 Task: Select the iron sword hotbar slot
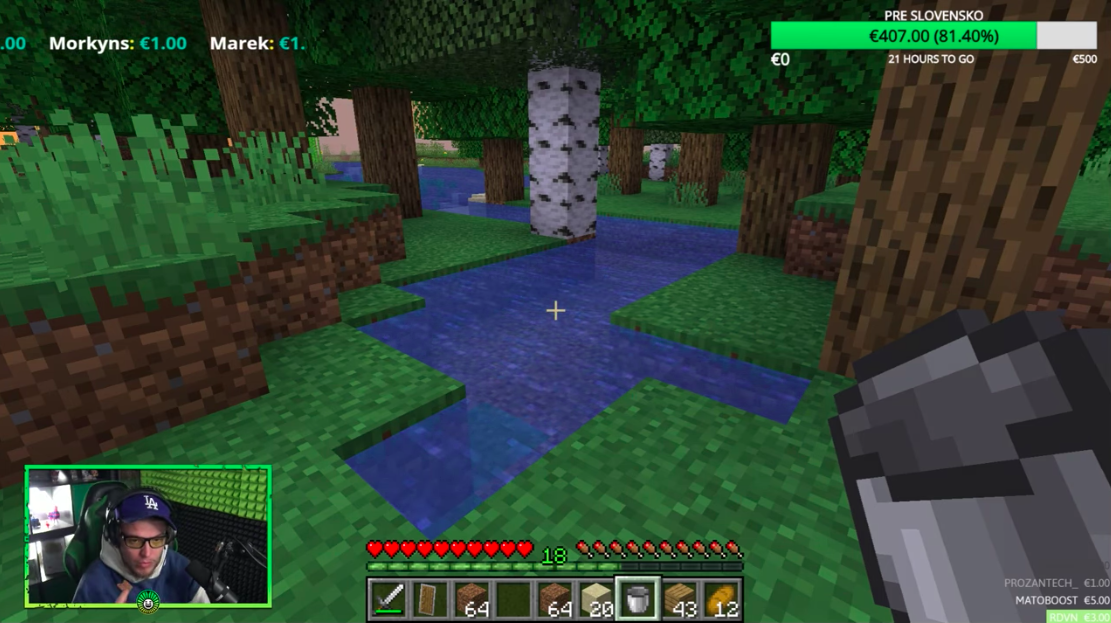[388, 599]
